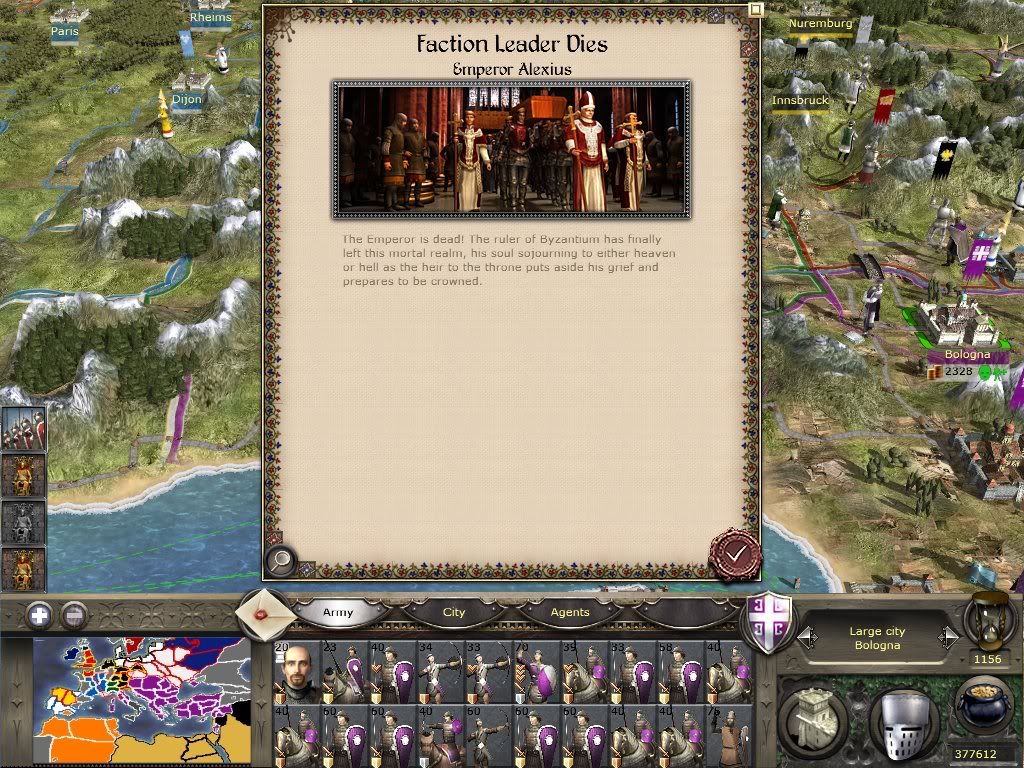The height and width of the screenshot is (768, 1024).
Task: Open the City tab
Action: 454,612
